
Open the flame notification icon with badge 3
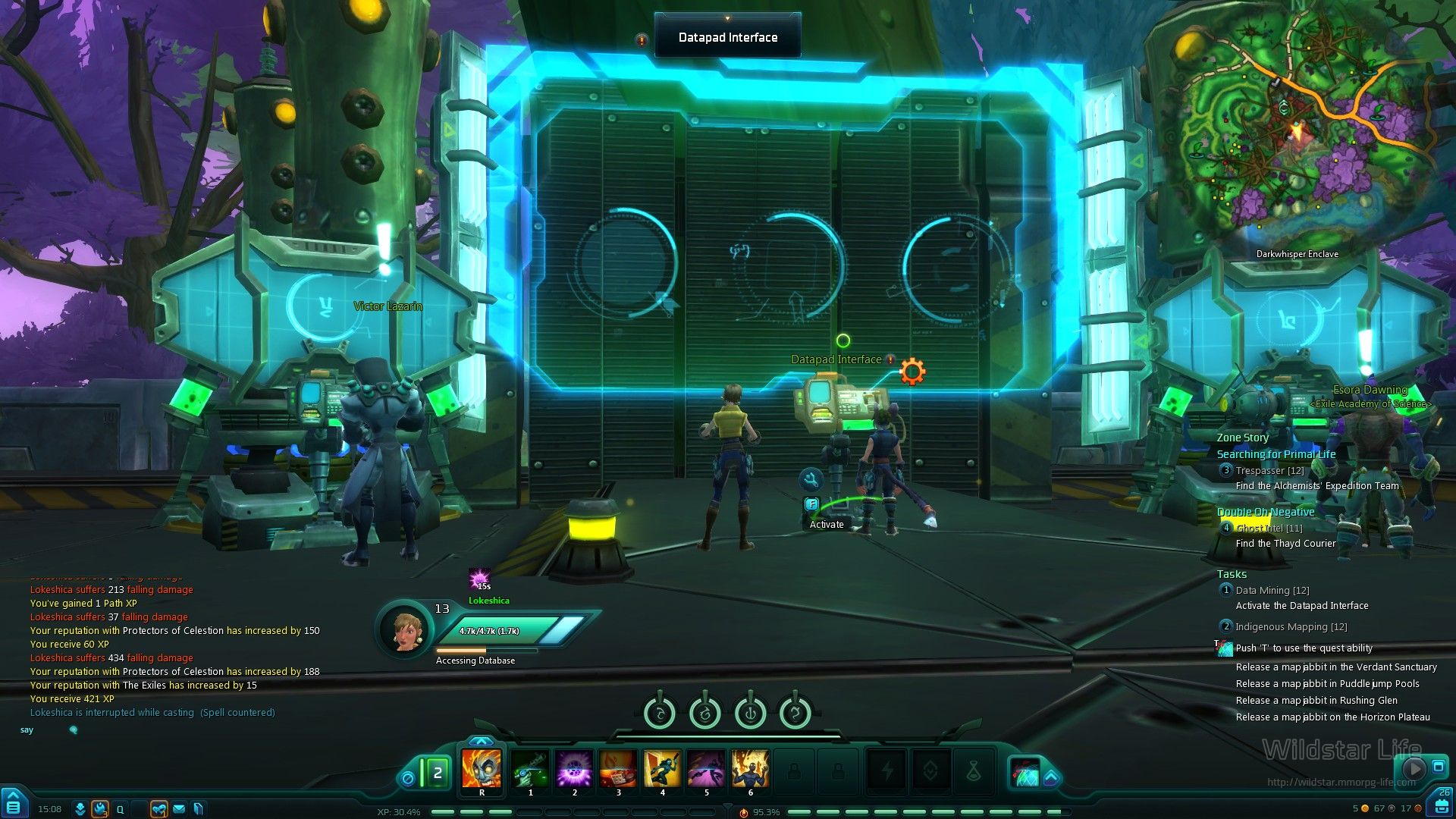coord(100,809)
